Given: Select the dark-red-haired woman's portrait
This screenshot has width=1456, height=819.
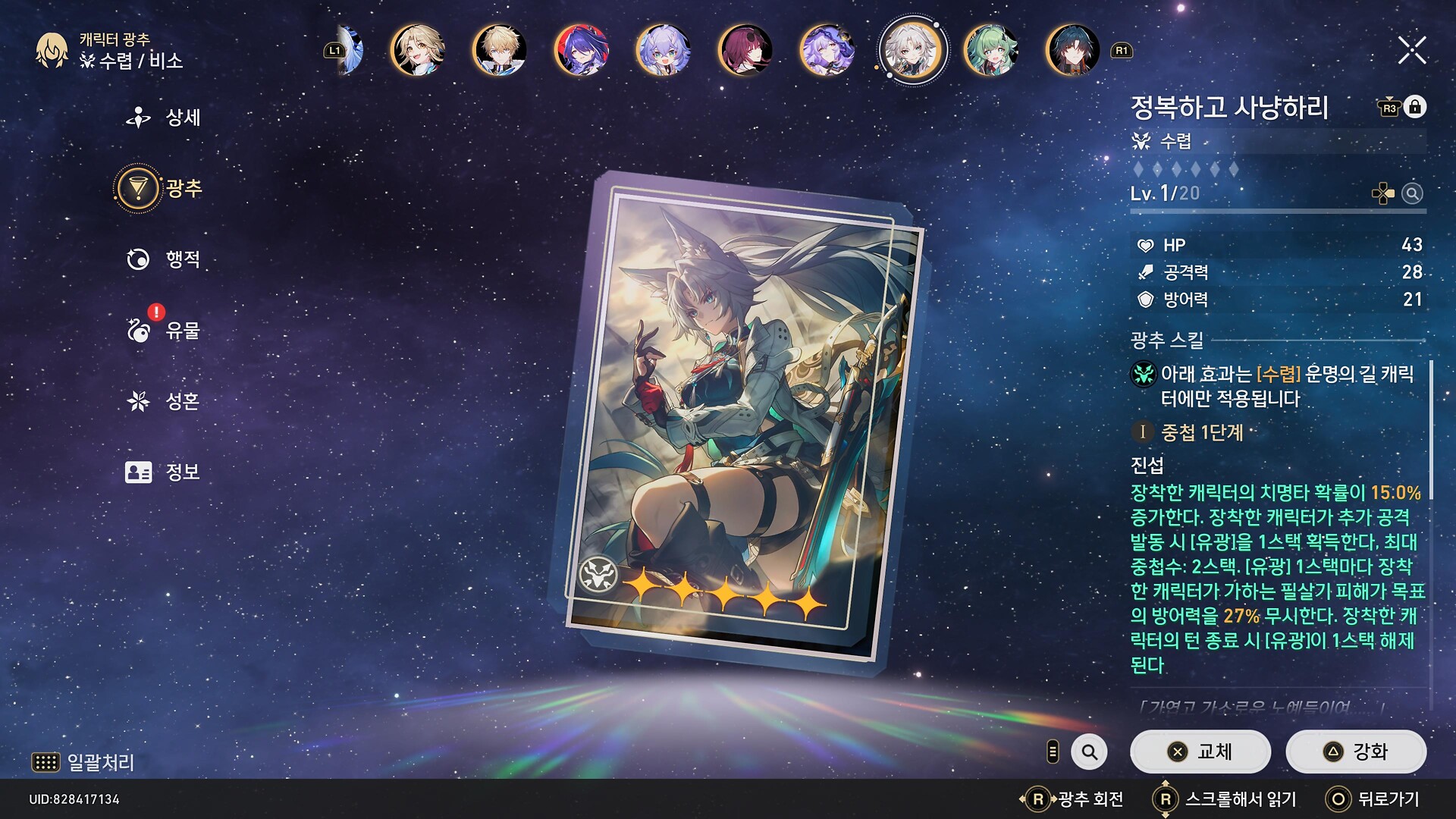Looking at the screenshot, I should [745, 51].
